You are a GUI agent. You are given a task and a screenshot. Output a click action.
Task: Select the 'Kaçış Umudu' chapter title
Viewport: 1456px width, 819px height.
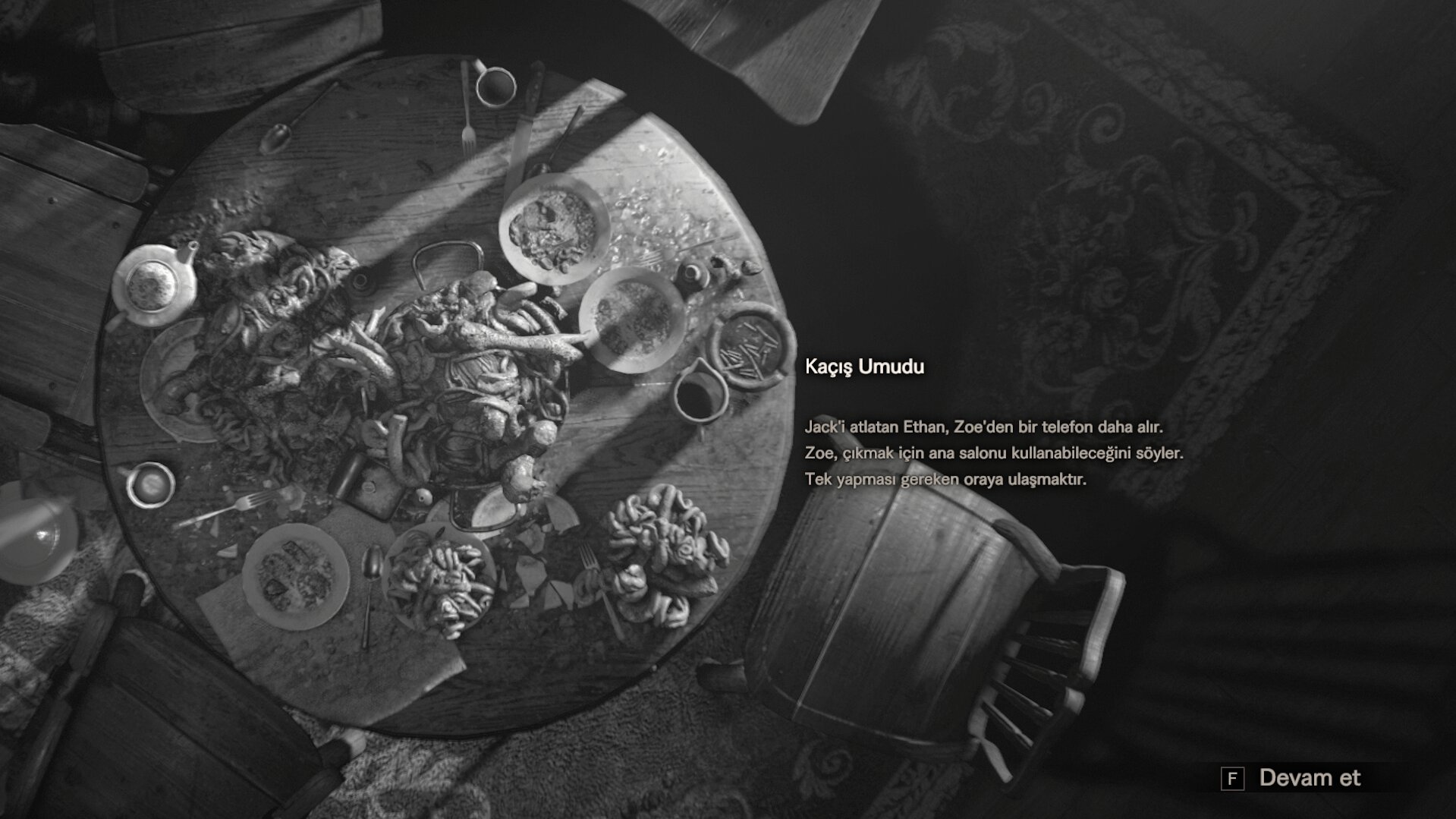[x=863, y=367]
